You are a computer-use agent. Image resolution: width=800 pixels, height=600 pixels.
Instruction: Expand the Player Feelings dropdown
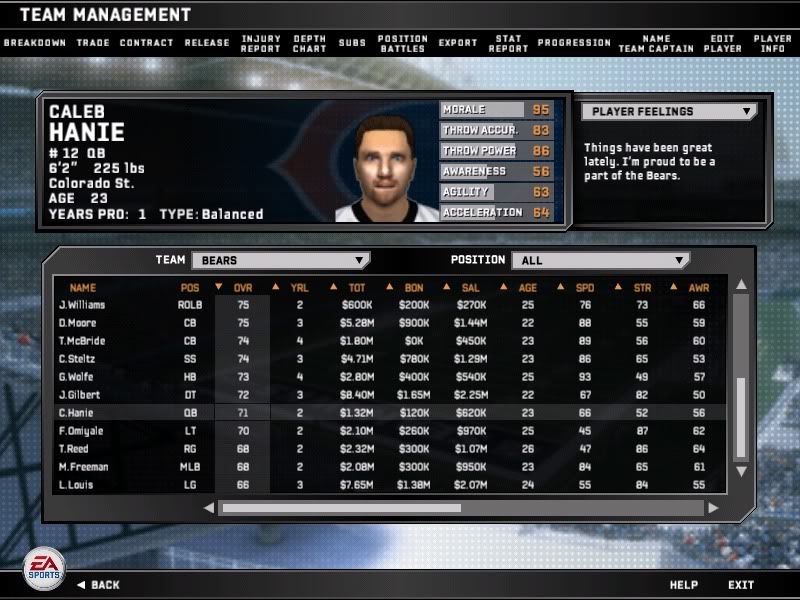[668, 112]
